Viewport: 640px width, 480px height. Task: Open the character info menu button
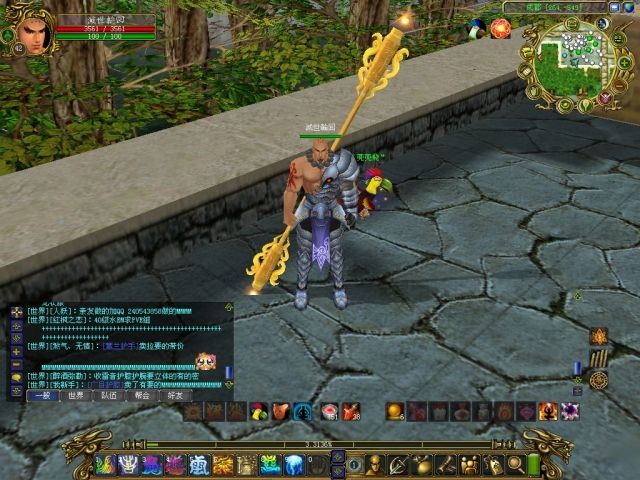pyautogui.click(x=374, y=464)
